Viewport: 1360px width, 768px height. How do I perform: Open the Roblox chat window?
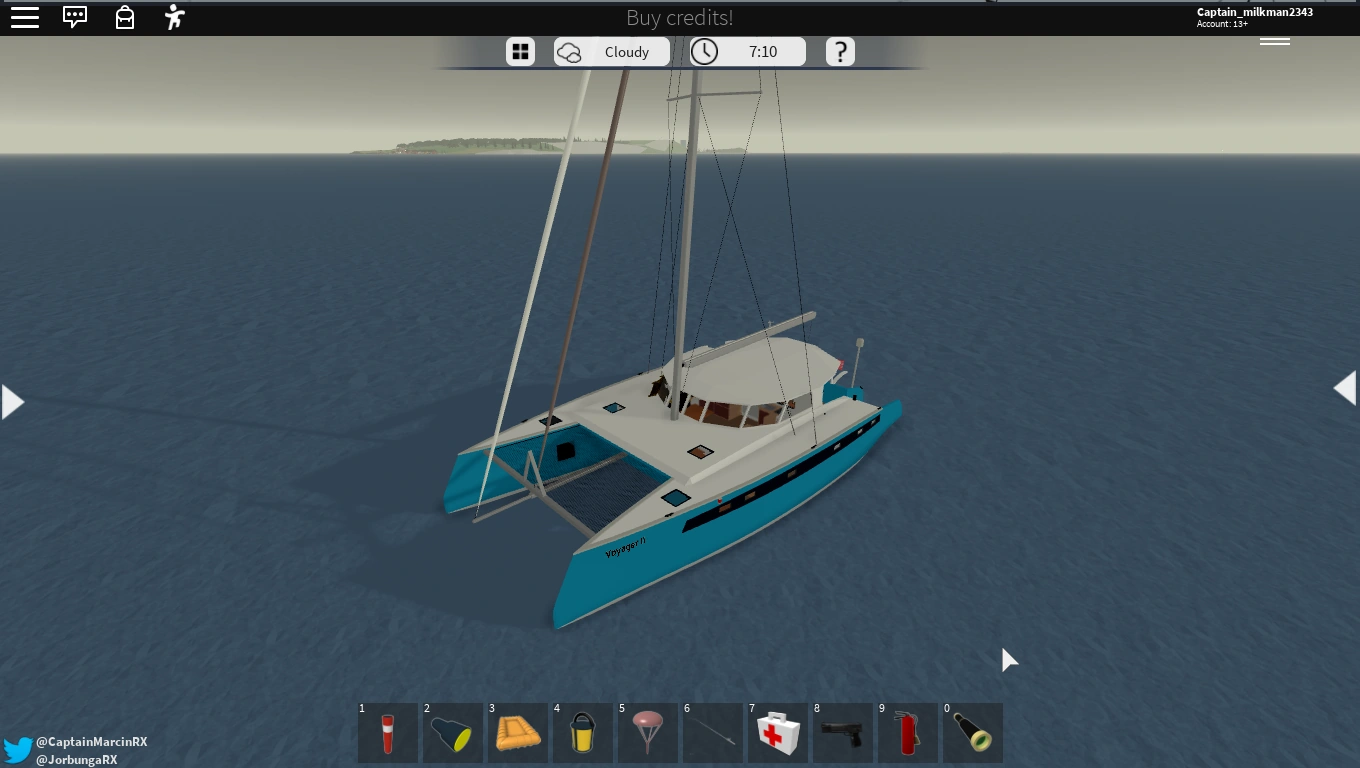coord(75,17)
